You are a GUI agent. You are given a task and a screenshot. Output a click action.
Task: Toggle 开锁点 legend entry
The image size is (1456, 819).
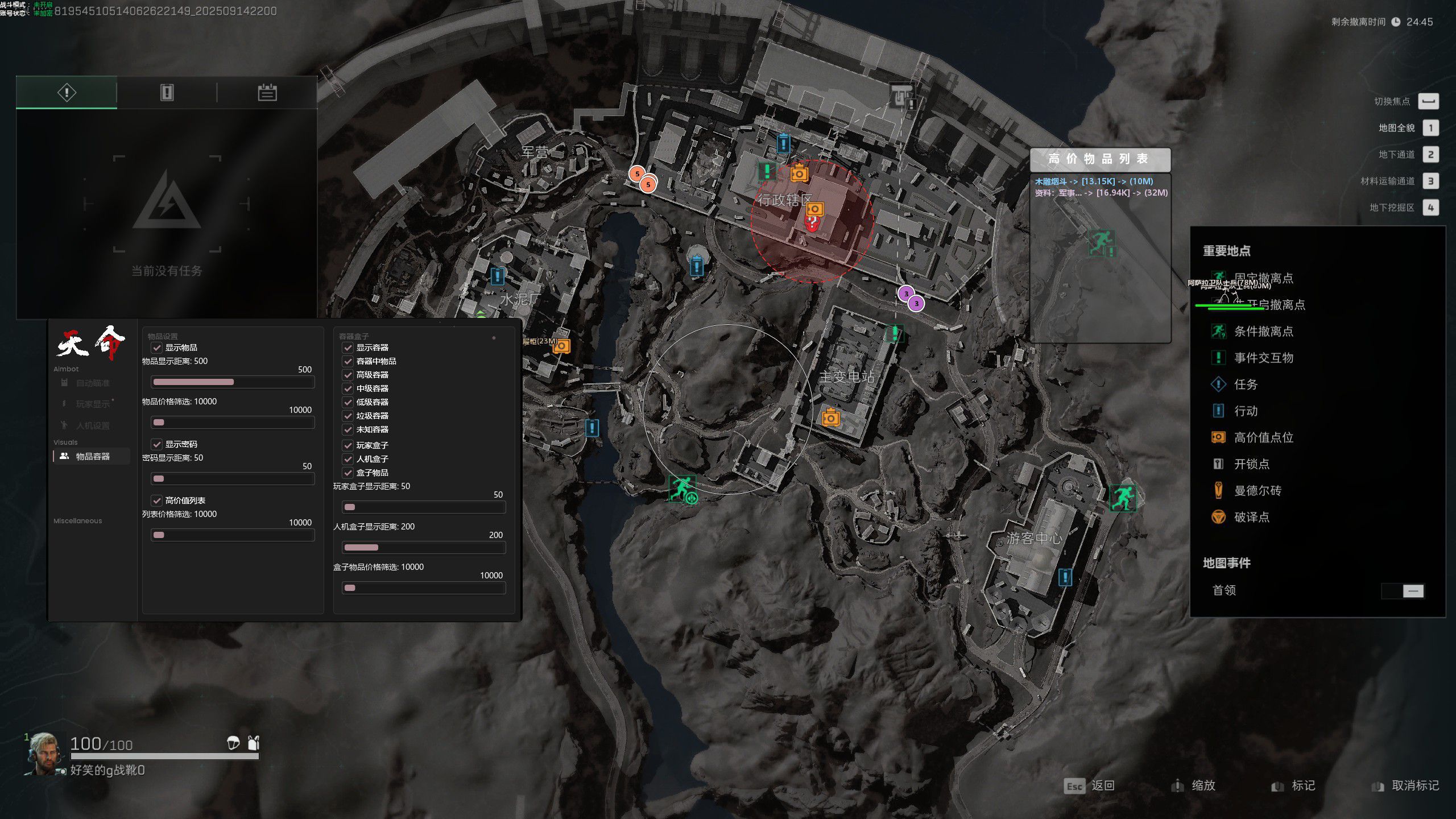1251,464
